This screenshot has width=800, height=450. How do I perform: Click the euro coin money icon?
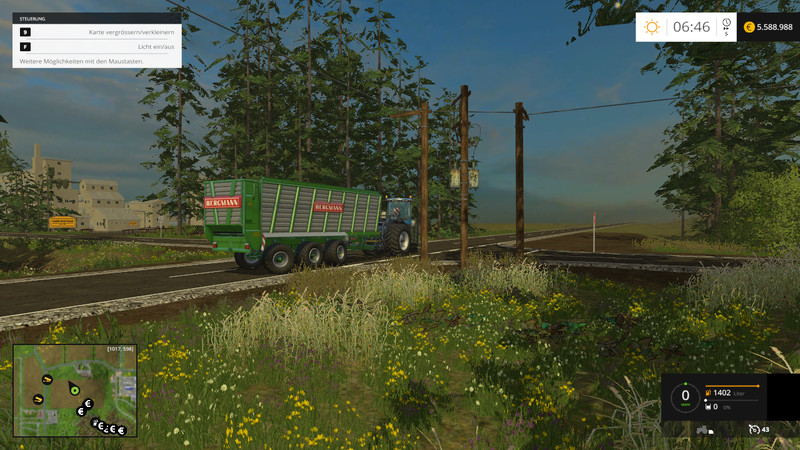749,27
